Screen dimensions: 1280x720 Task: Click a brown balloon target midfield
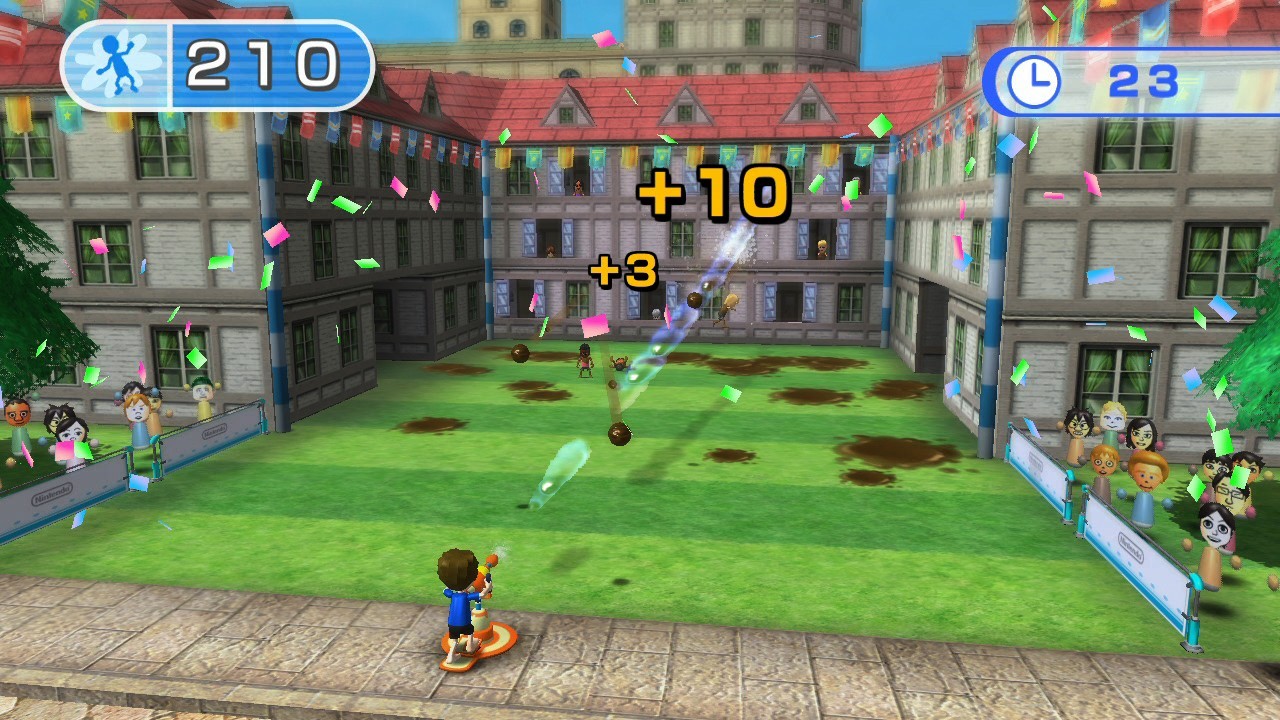point(620,435)
